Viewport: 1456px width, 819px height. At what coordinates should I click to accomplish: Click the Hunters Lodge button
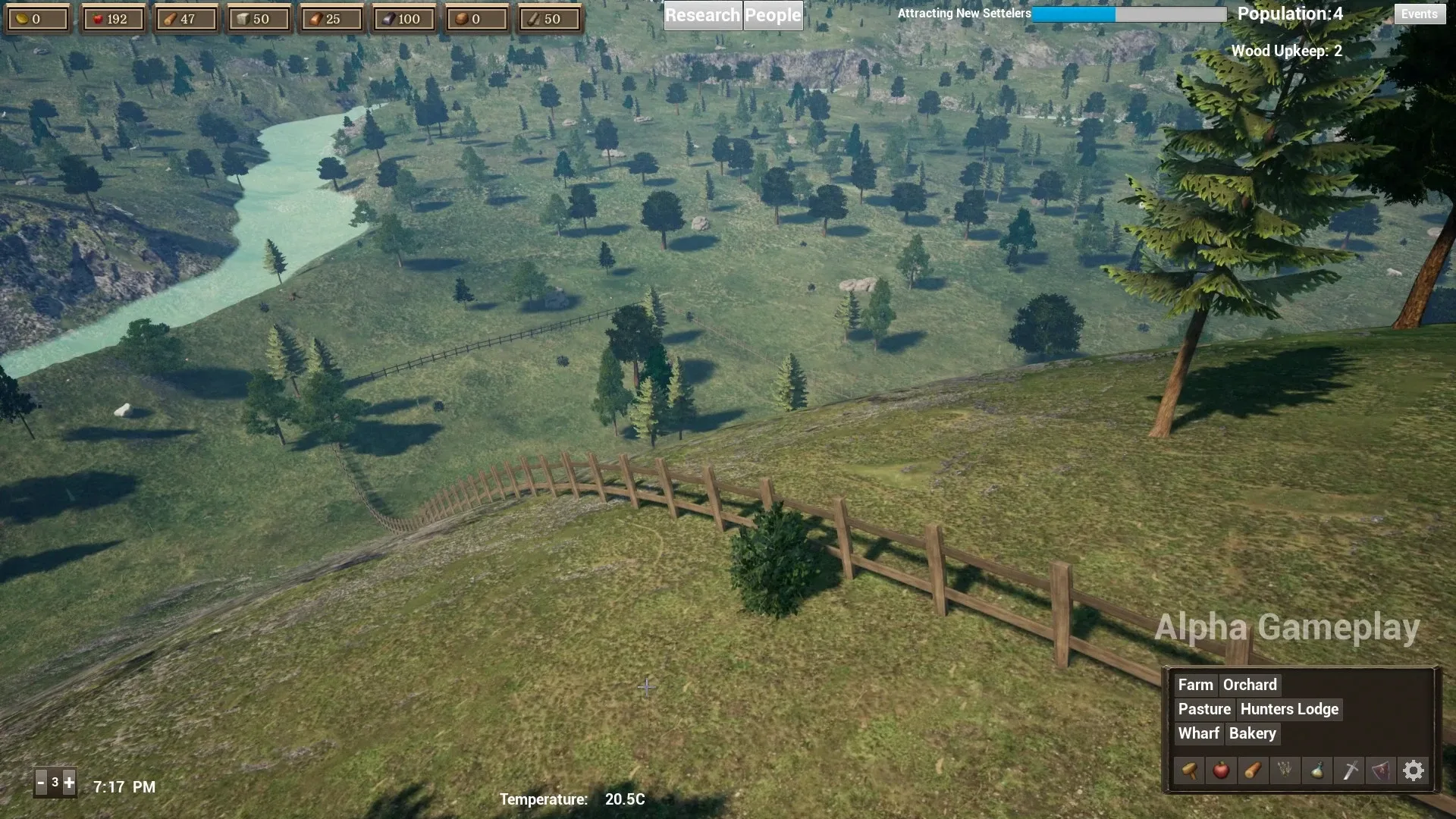point(1289,709)
